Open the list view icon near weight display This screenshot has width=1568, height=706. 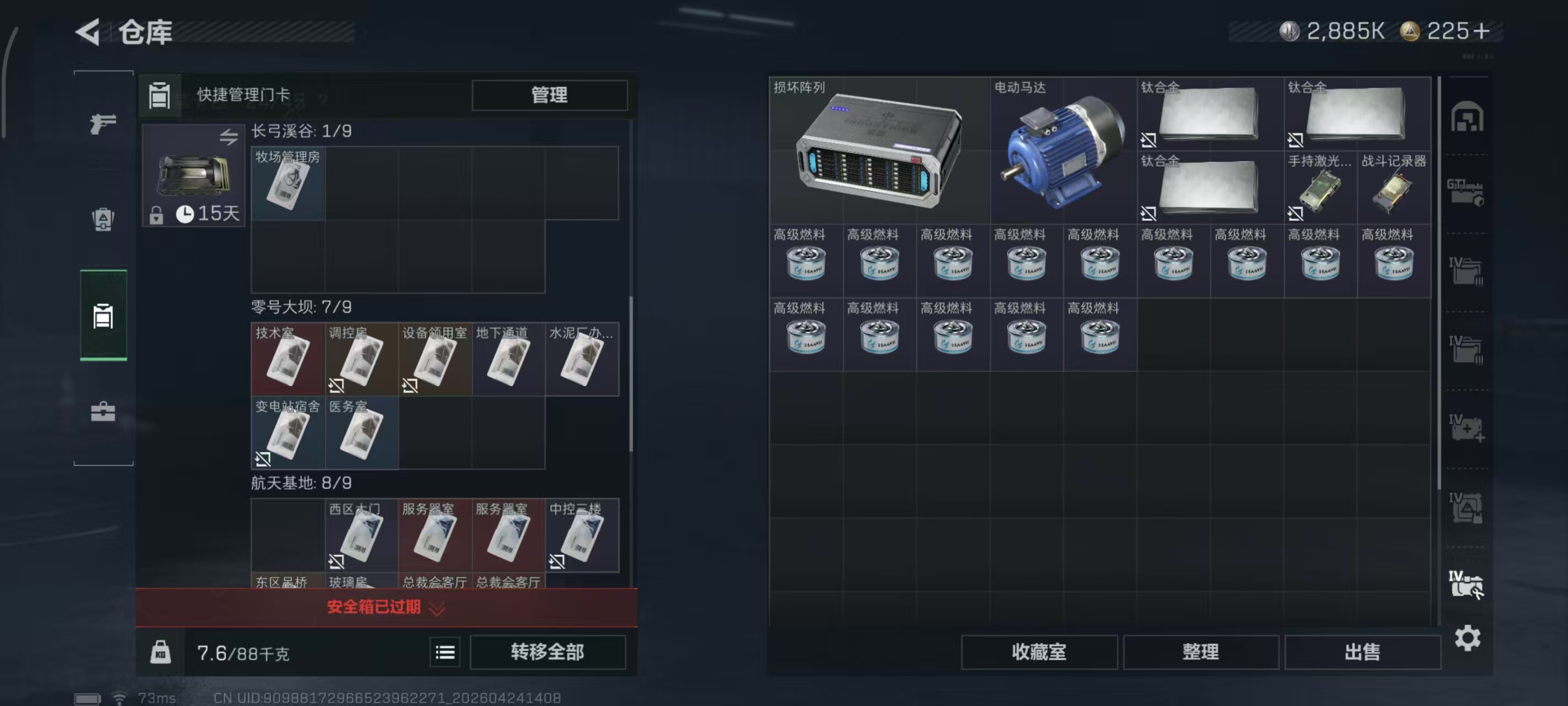[445, 652]
